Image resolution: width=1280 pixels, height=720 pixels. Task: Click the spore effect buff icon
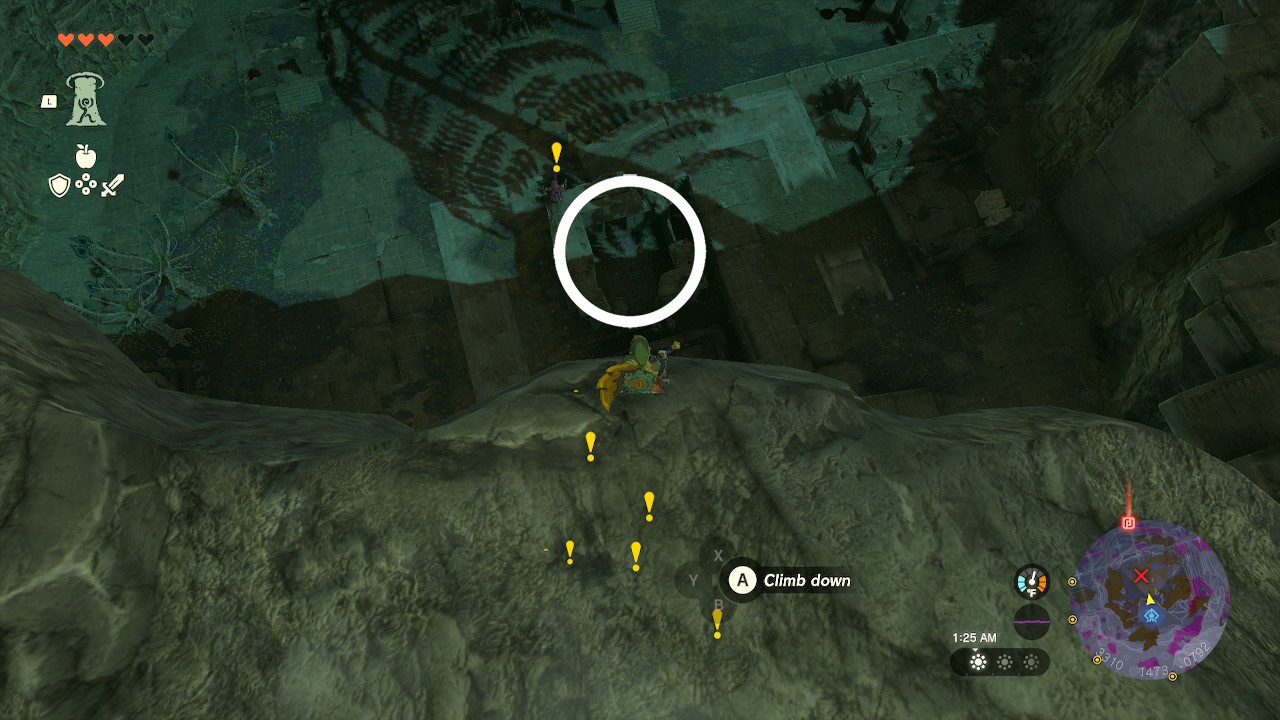(87, 183)
